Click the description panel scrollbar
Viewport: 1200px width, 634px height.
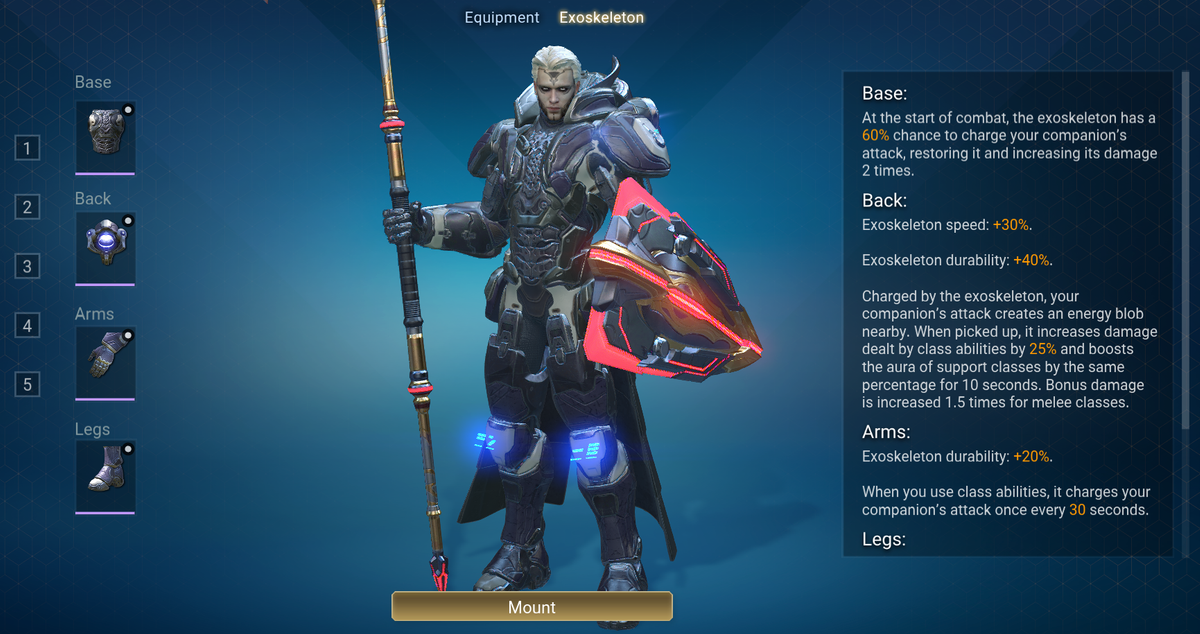1186,250
